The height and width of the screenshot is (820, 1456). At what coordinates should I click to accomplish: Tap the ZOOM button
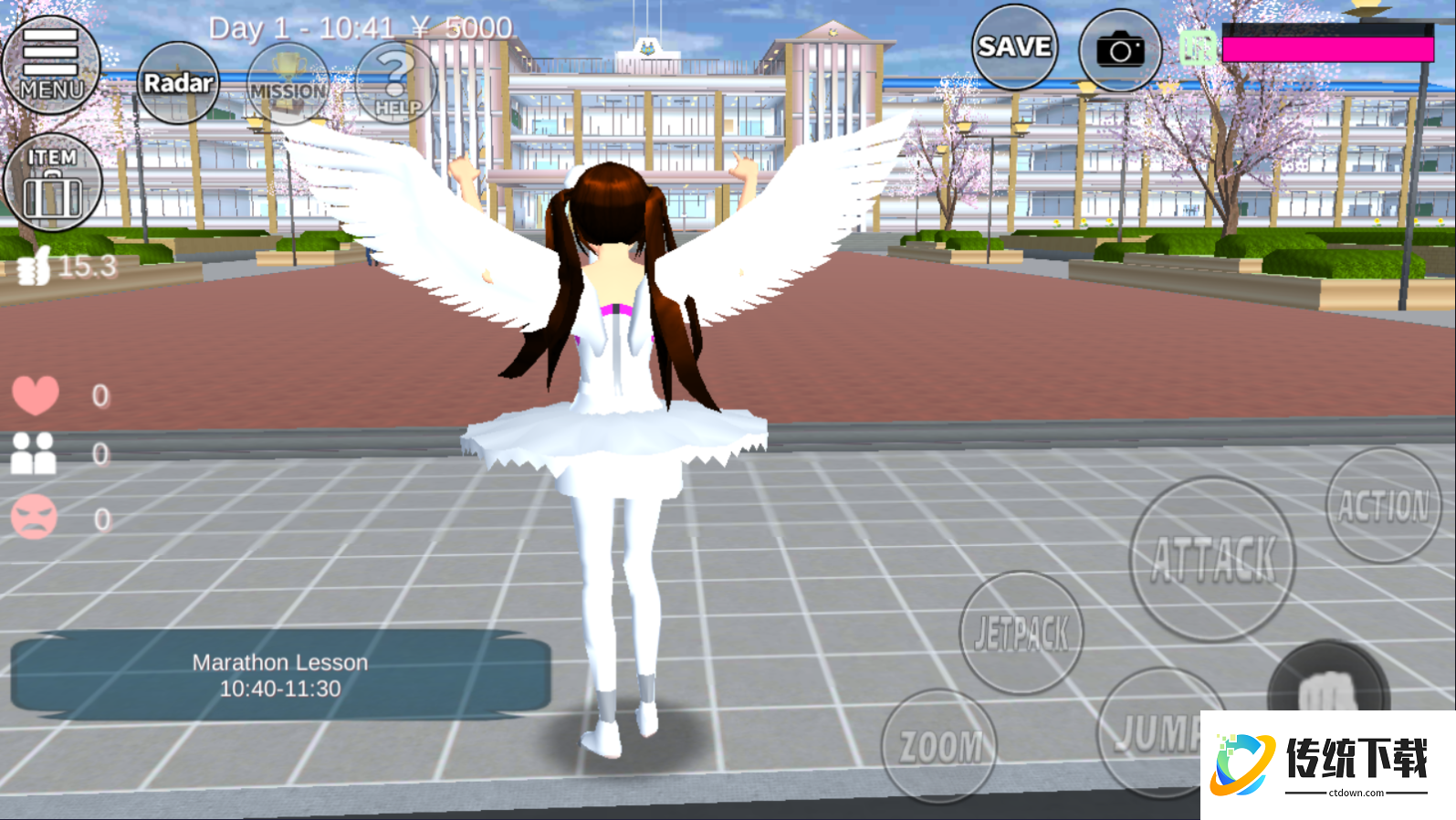[939, 746]
